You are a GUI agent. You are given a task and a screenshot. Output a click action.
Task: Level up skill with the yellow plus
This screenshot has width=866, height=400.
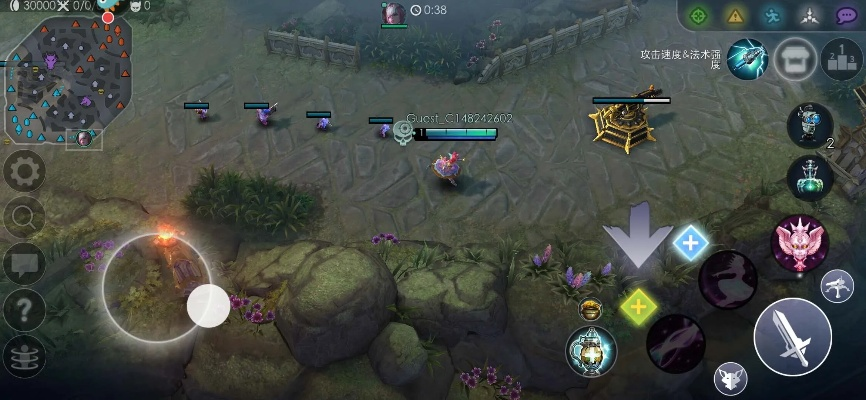[637, 306]
